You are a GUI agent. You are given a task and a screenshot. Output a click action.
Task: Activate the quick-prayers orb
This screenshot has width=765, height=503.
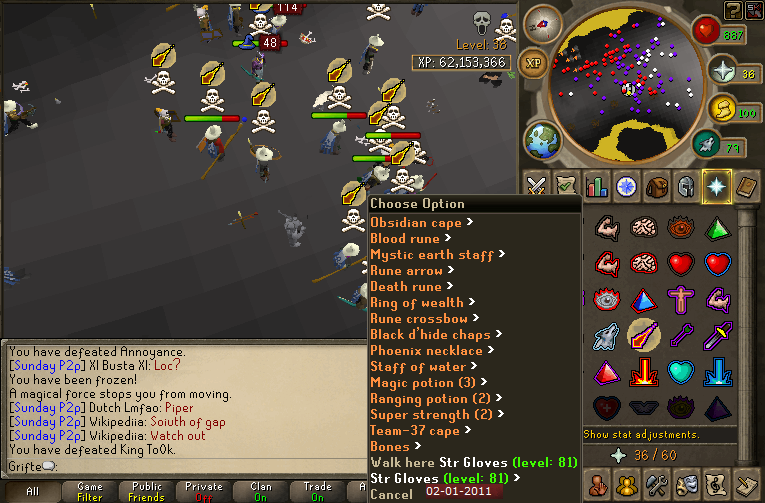pyautogui.click(x=725, y=72)
